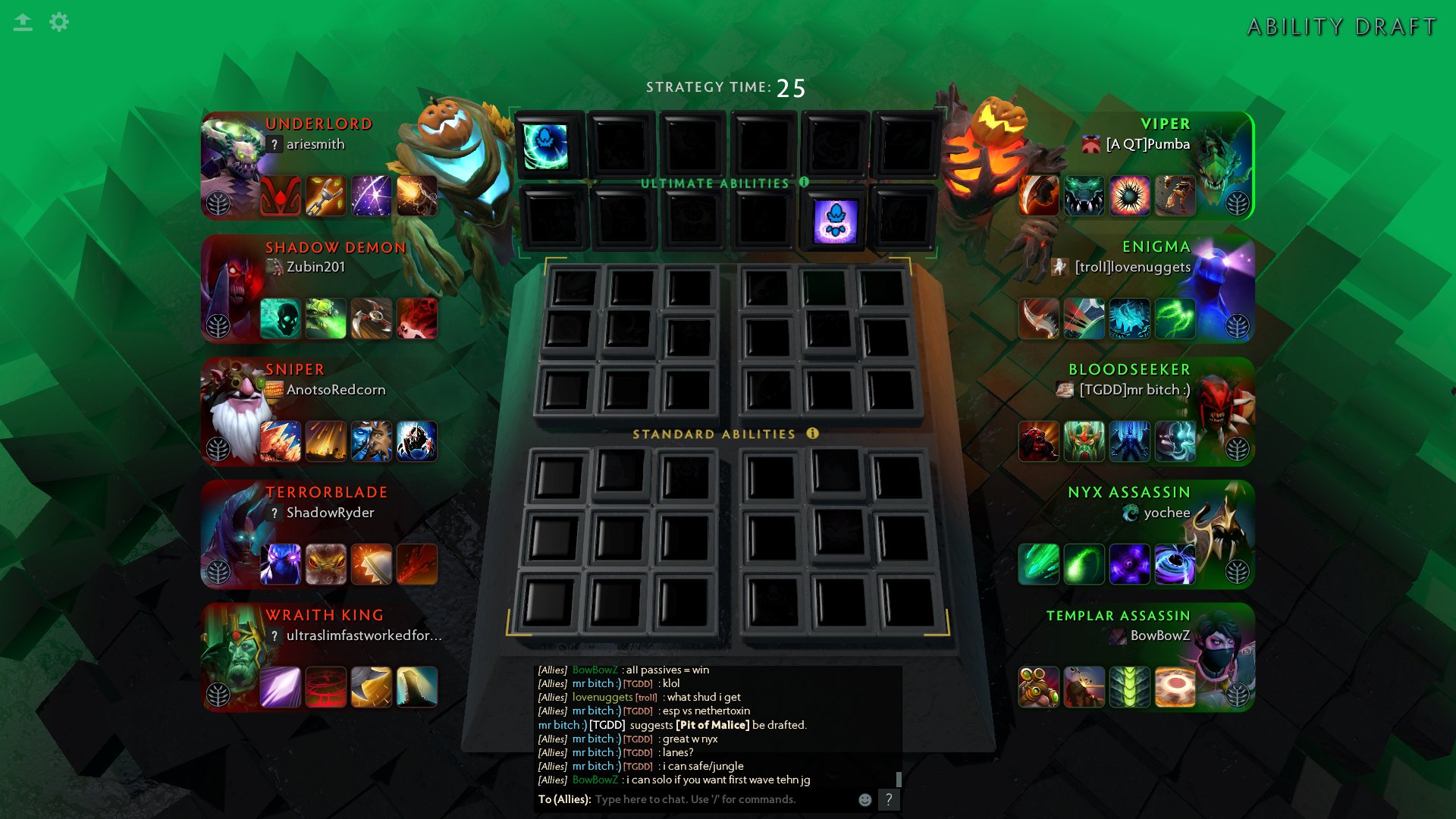1456x819 pixels.
Task: Open the Pit of Malice suggestion link in chat
Action: click(x=711, y=725)
